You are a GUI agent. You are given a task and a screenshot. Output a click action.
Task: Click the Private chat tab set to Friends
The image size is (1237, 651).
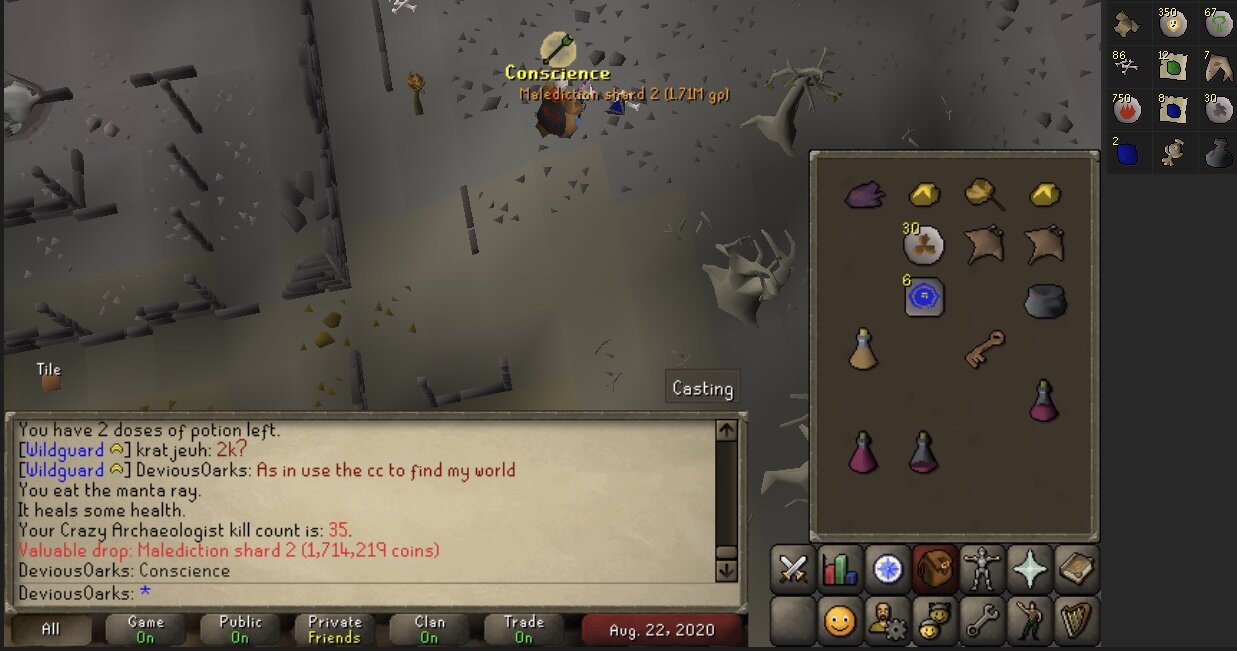coord(335,630)
